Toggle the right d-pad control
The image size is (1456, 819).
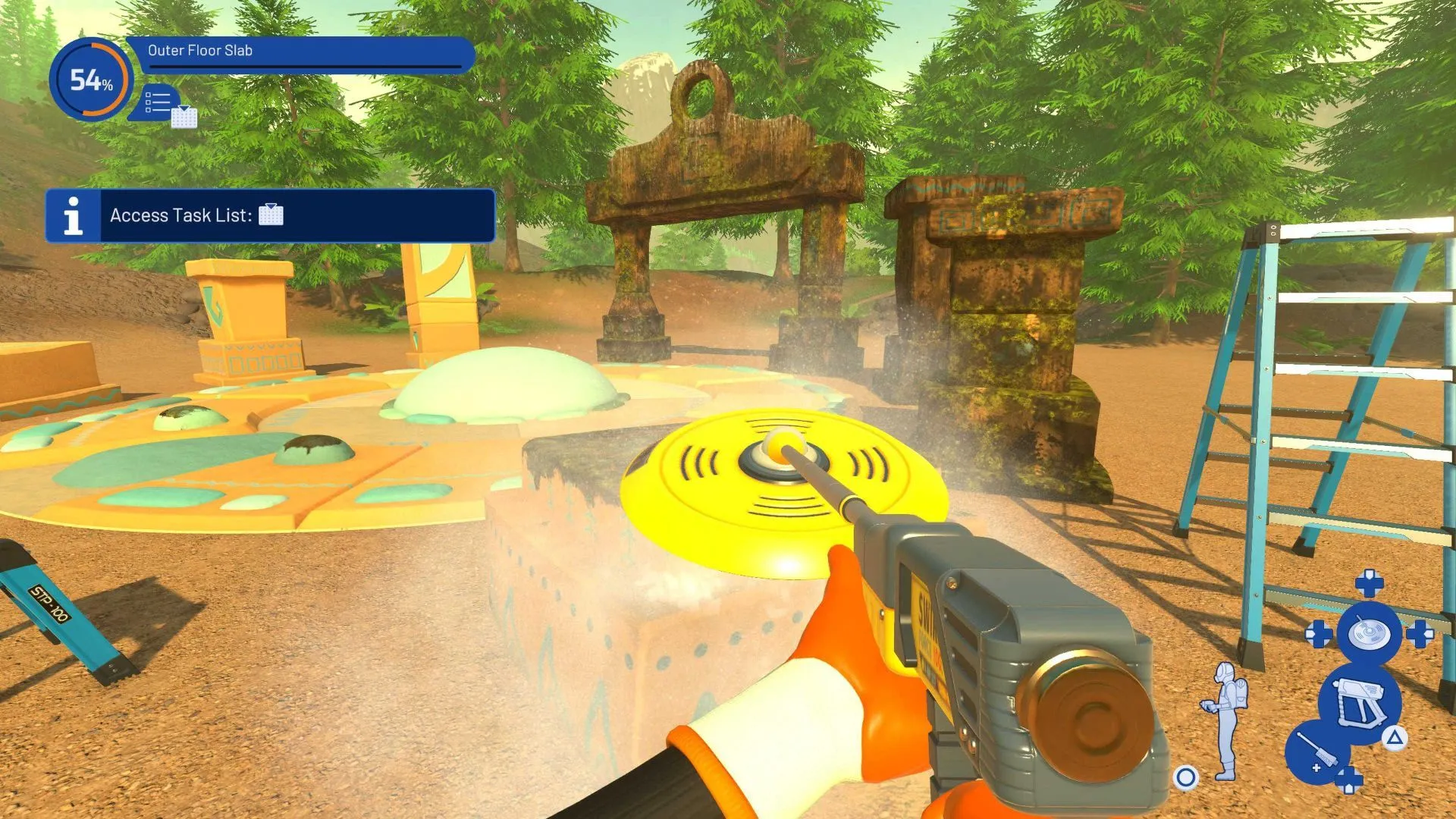[1421, 632]
